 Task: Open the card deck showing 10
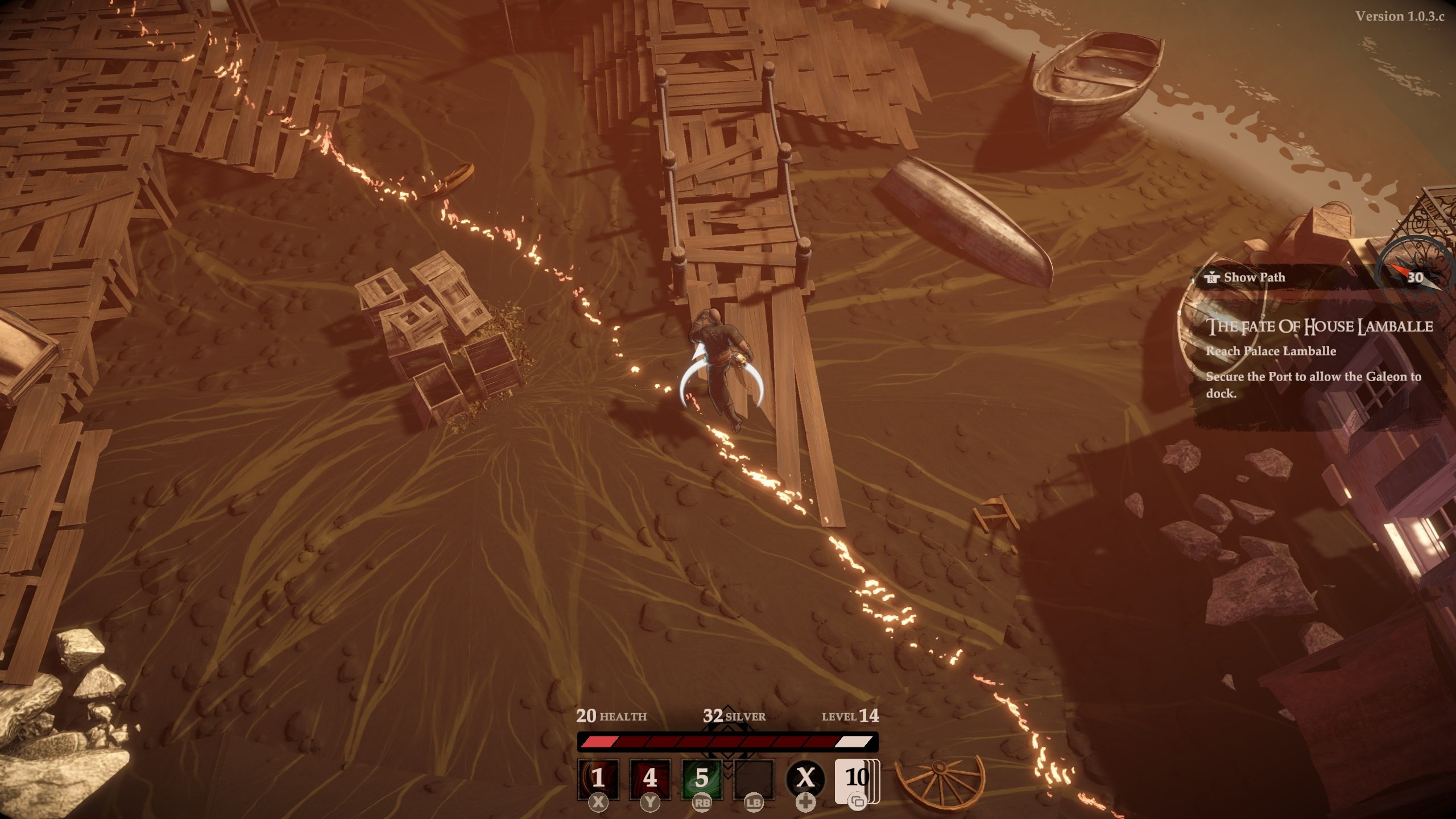tap(856, 778)
